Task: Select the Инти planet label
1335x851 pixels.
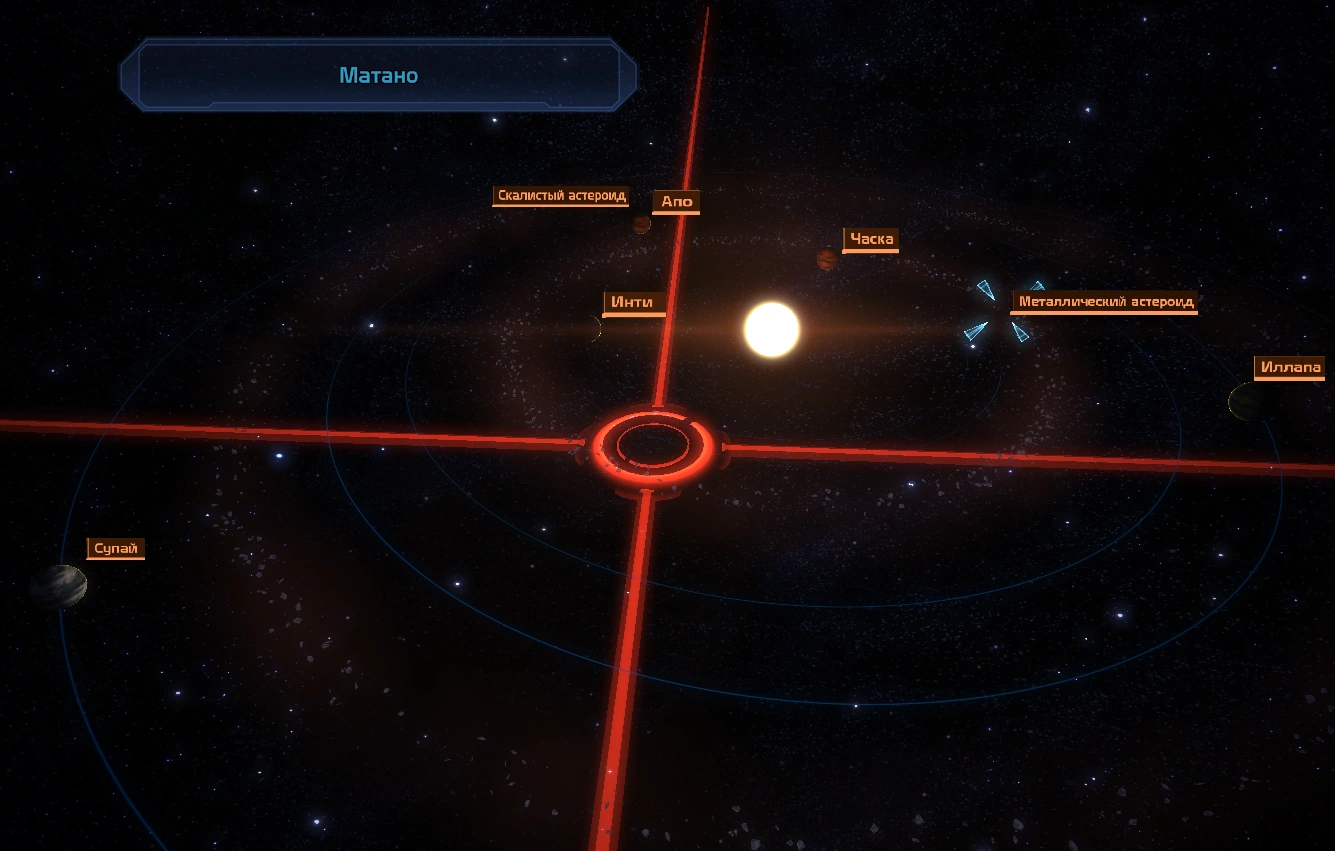Action: [634, 302]
